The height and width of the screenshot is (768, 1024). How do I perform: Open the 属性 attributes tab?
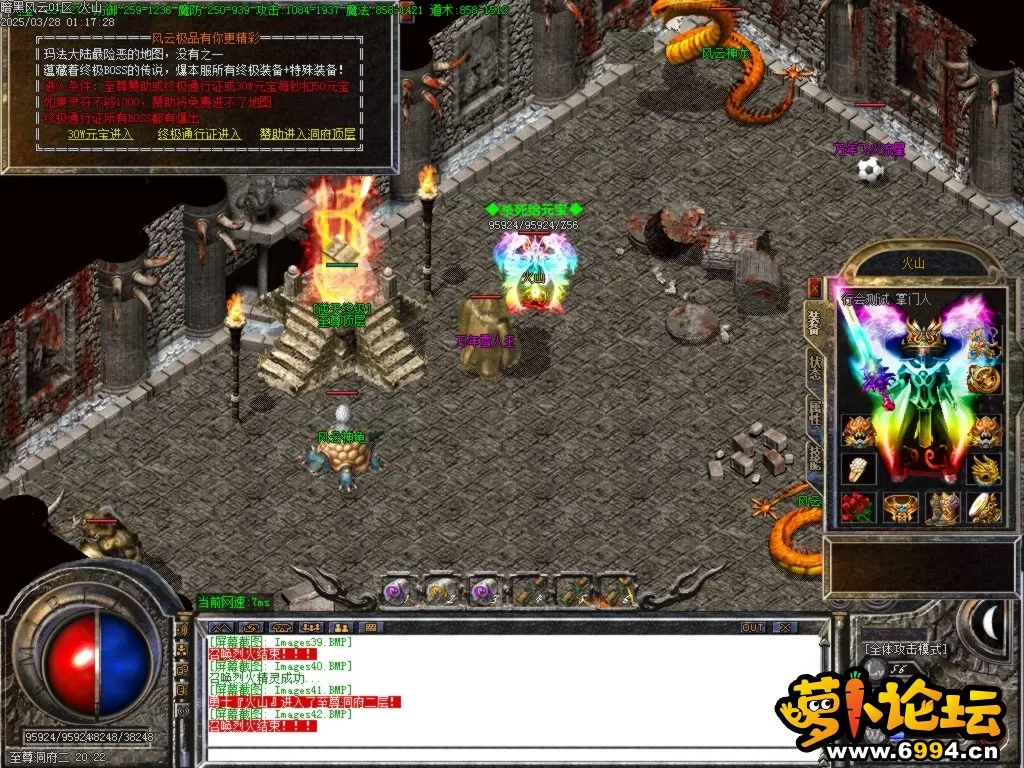click(x=815, y=413)
